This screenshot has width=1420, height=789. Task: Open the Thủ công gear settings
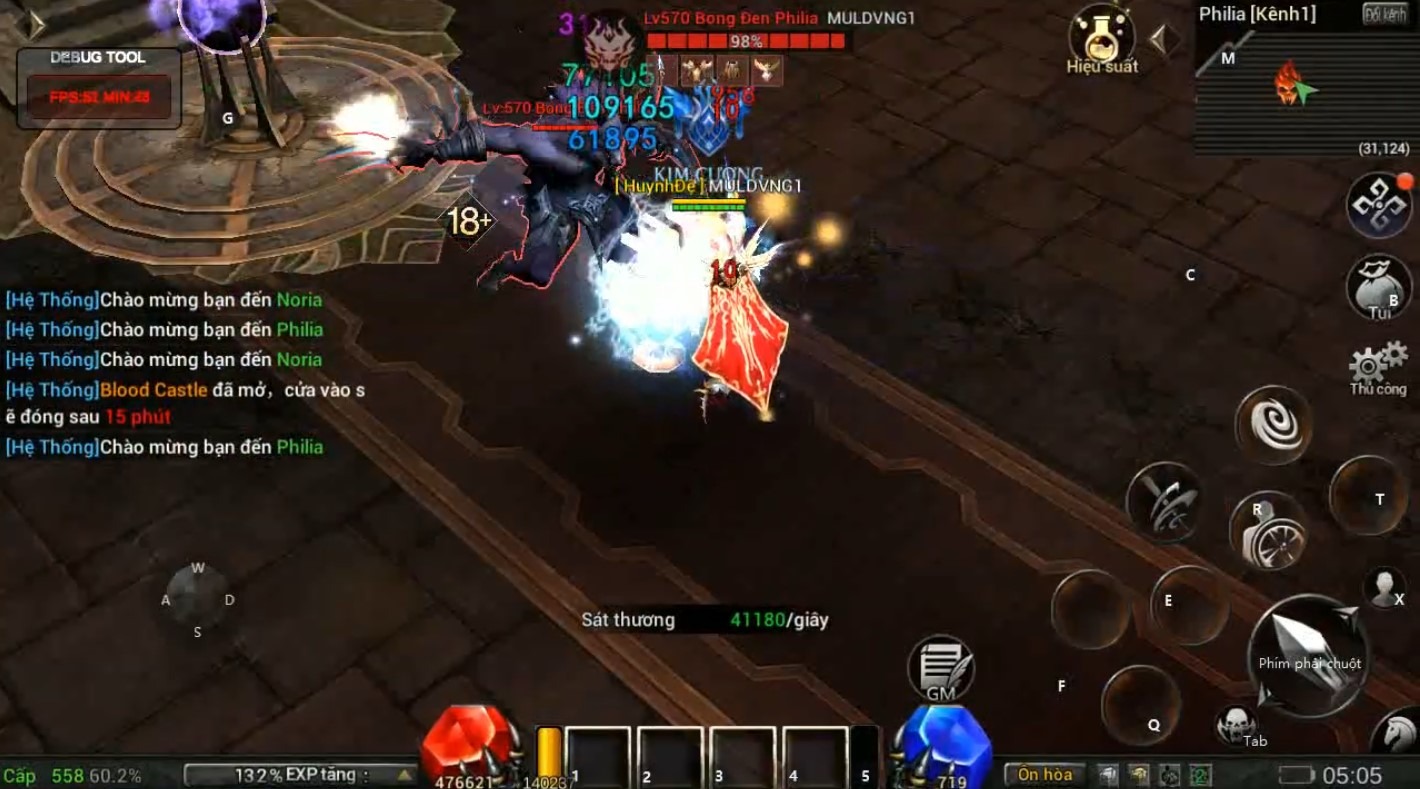pos(1378,366)
